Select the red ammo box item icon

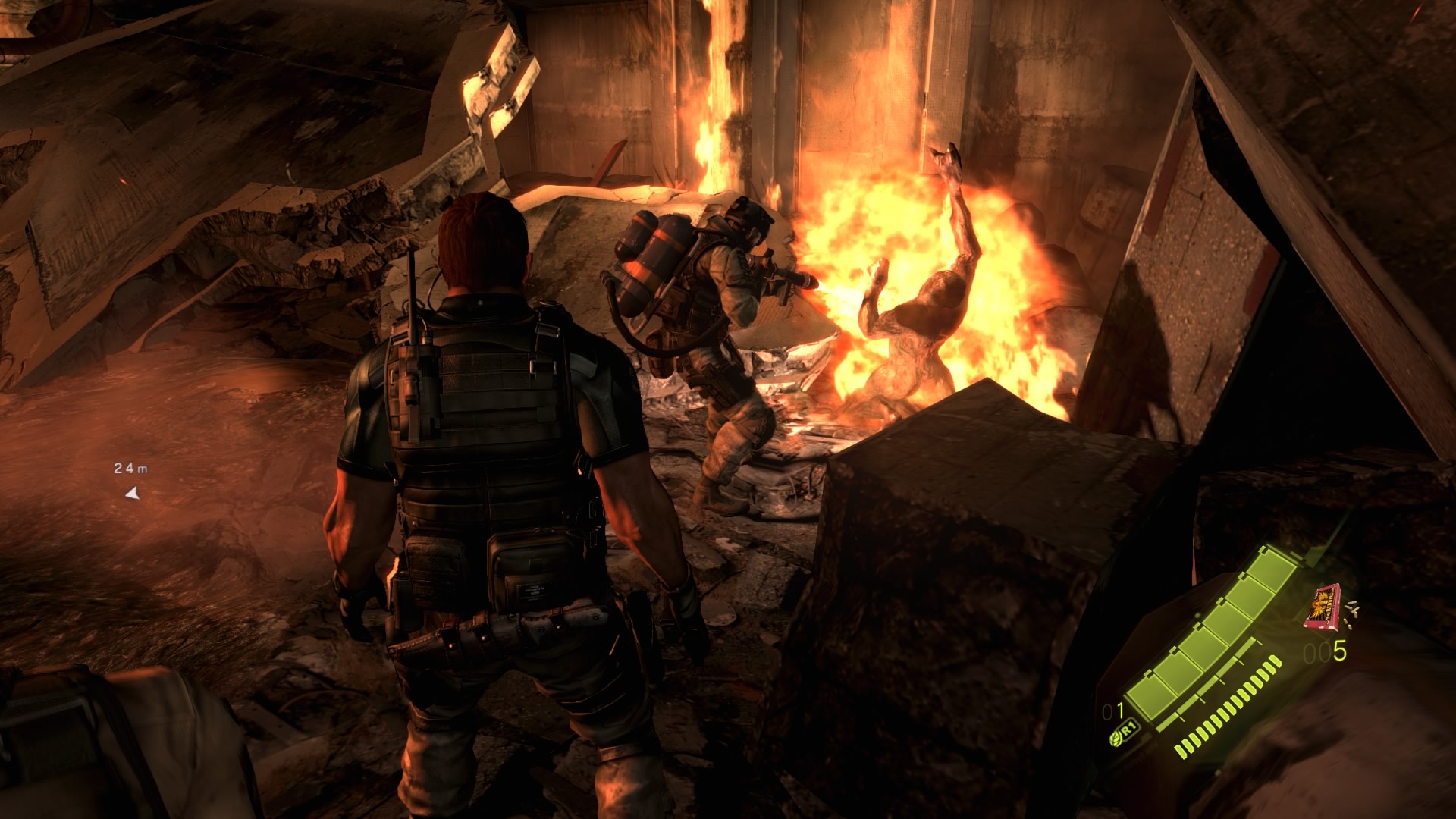pos(1320,606)
